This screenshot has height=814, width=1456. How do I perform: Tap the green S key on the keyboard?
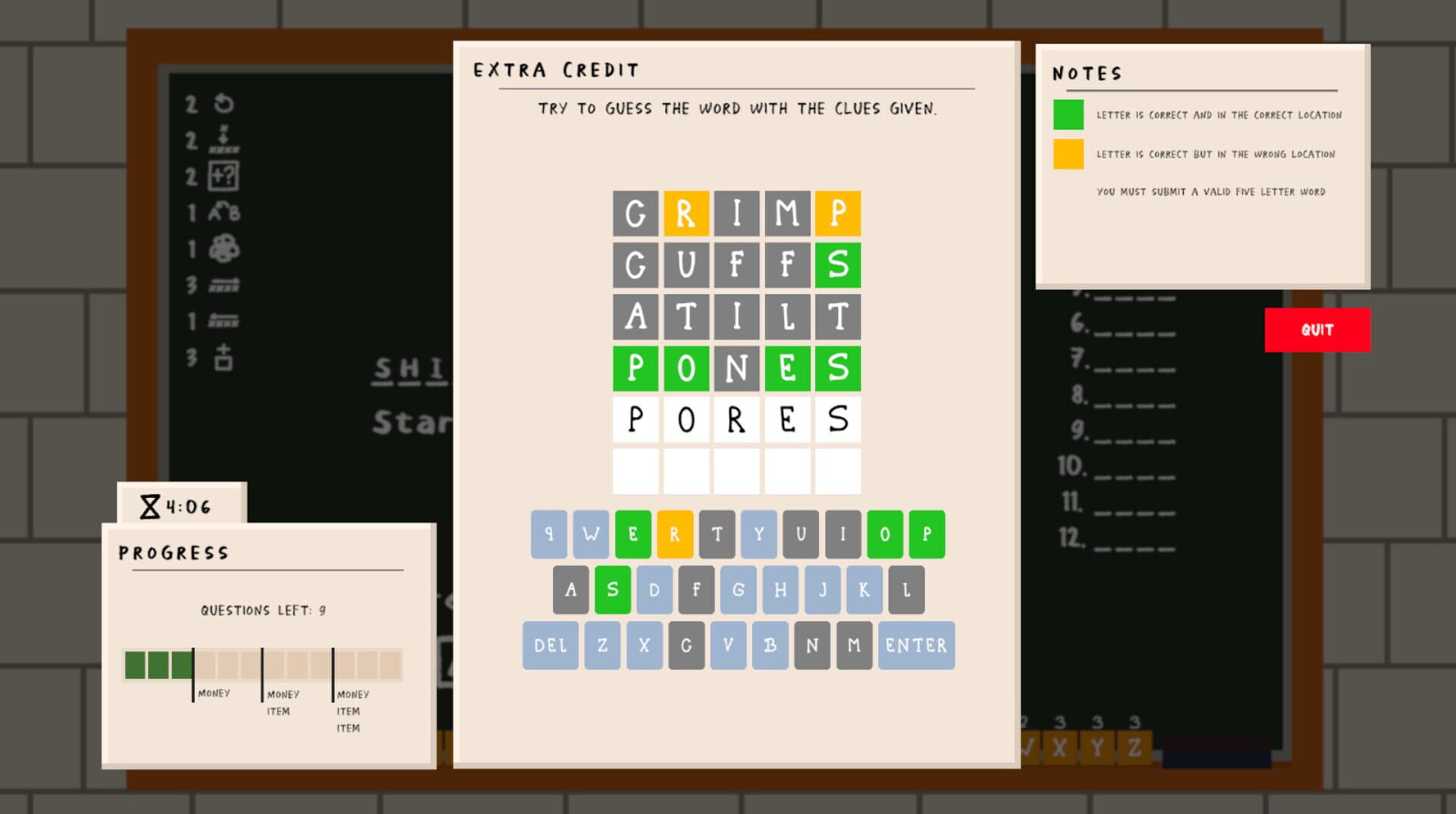point(611,590)
